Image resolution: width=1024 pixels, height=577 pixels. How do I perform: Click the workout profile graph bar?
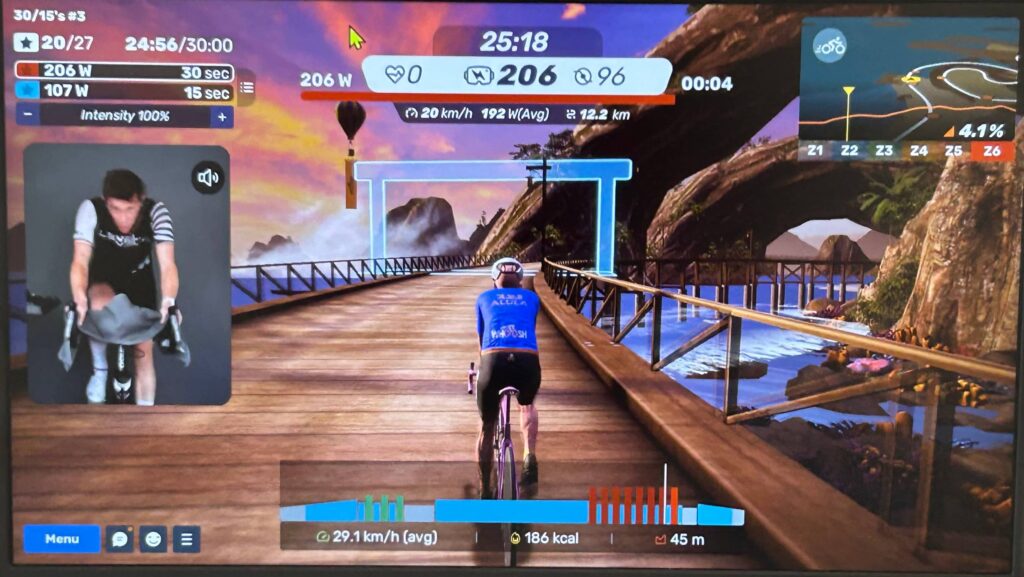(512, 511)
